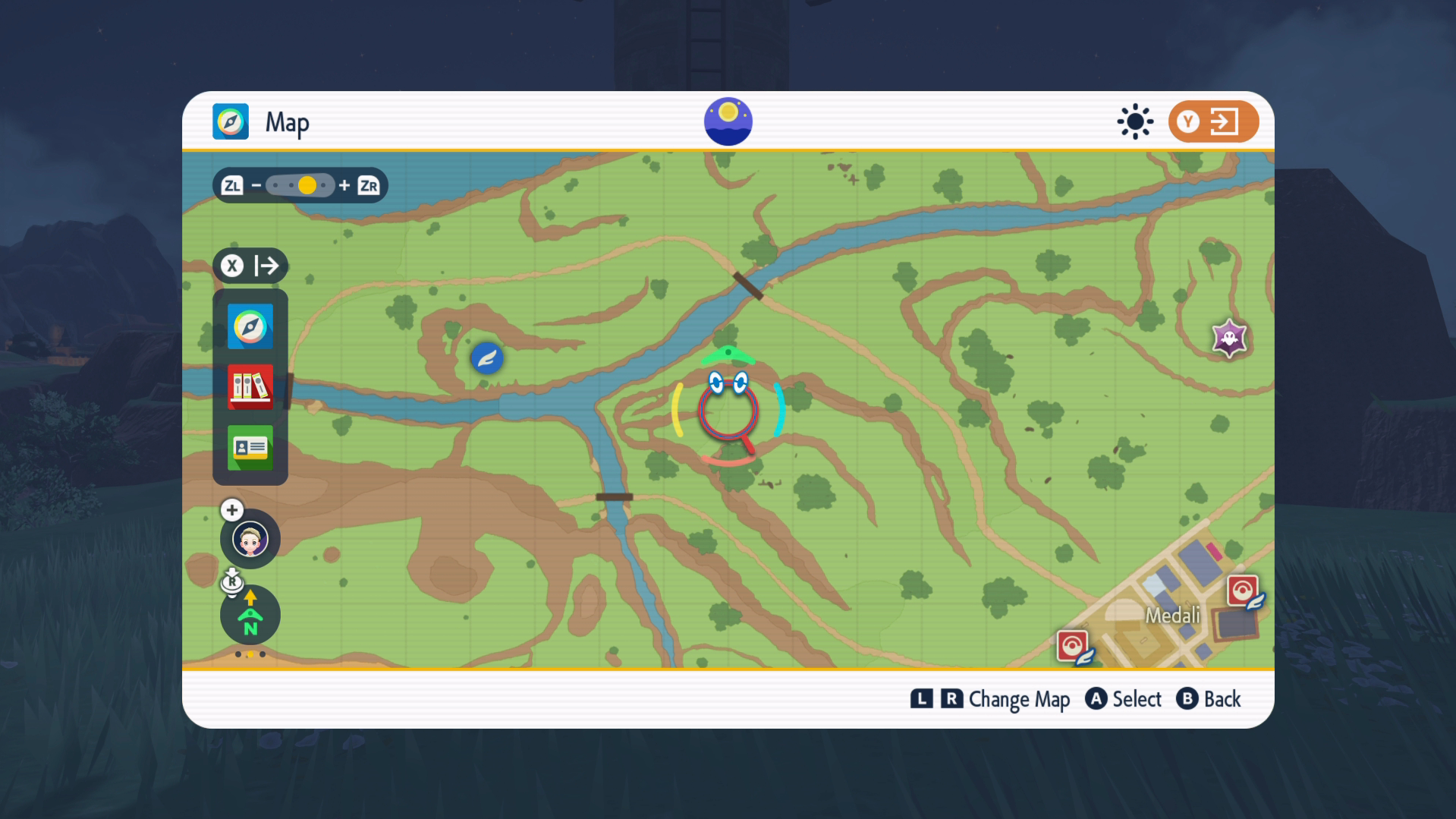The image size is (1456, 819).
Task: Open the Map app compass icon
Action: [x=250, y=326]
